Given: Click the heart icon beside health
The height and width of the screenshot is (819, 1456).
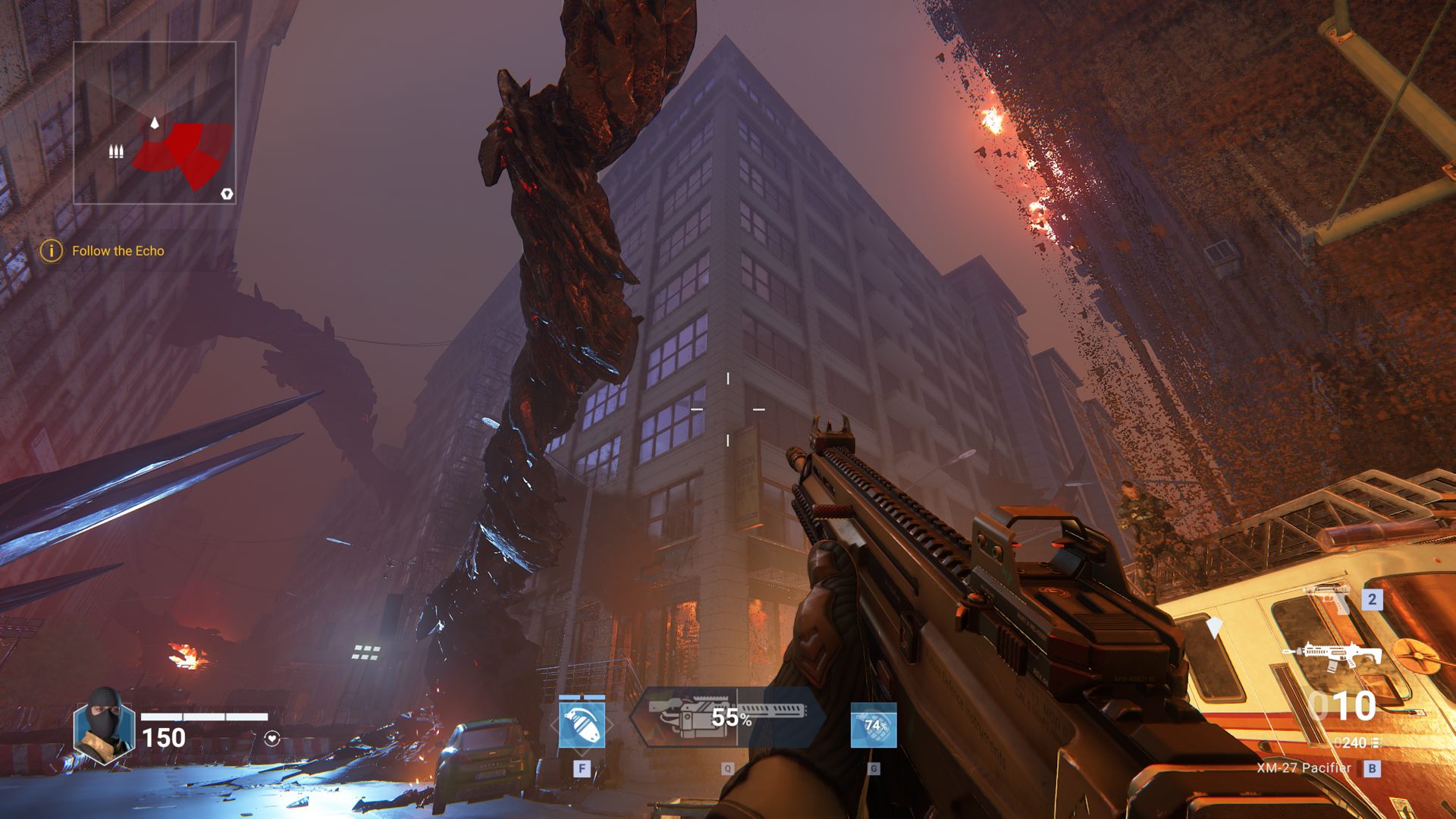Looking at the screenshot, I should click(272, 738).
